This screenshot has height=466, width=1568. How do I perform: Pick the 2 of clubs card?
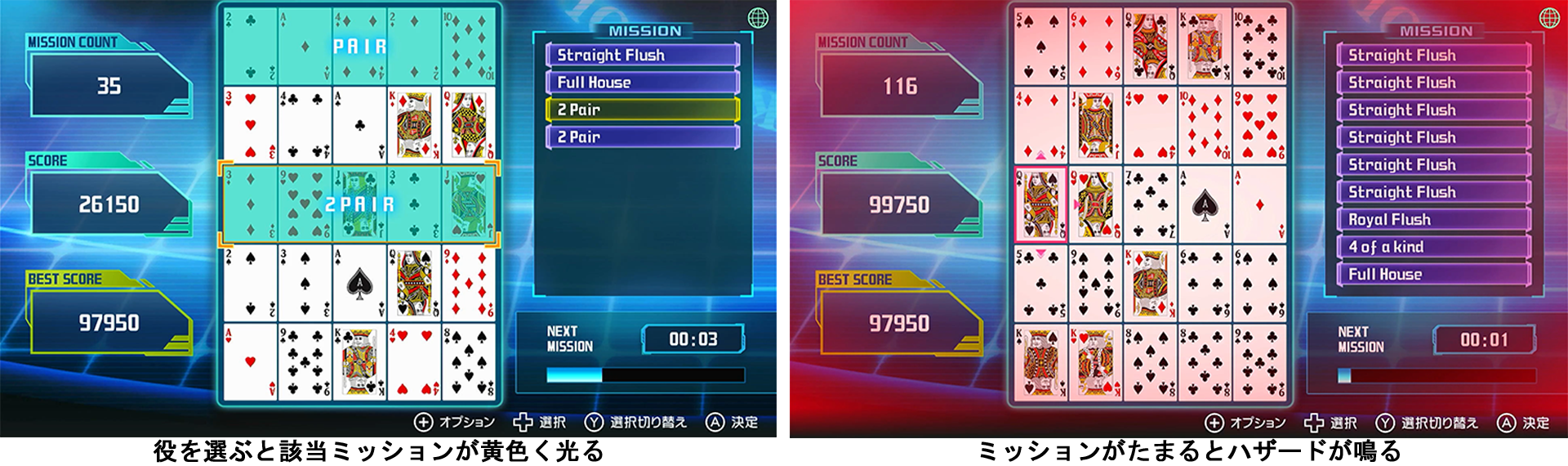[x=250, y=45]
